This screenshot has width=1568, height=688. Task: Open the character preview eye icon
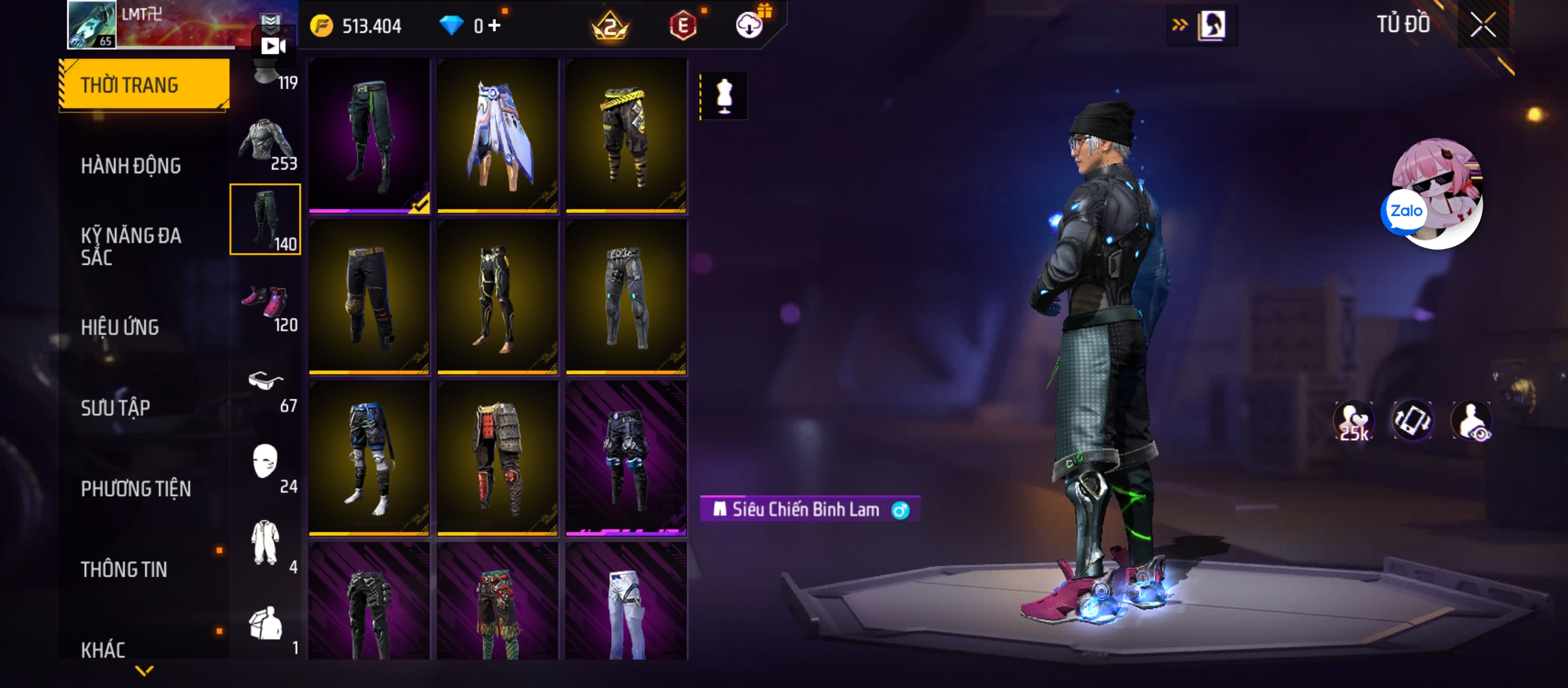click(x=1471, y=421)
